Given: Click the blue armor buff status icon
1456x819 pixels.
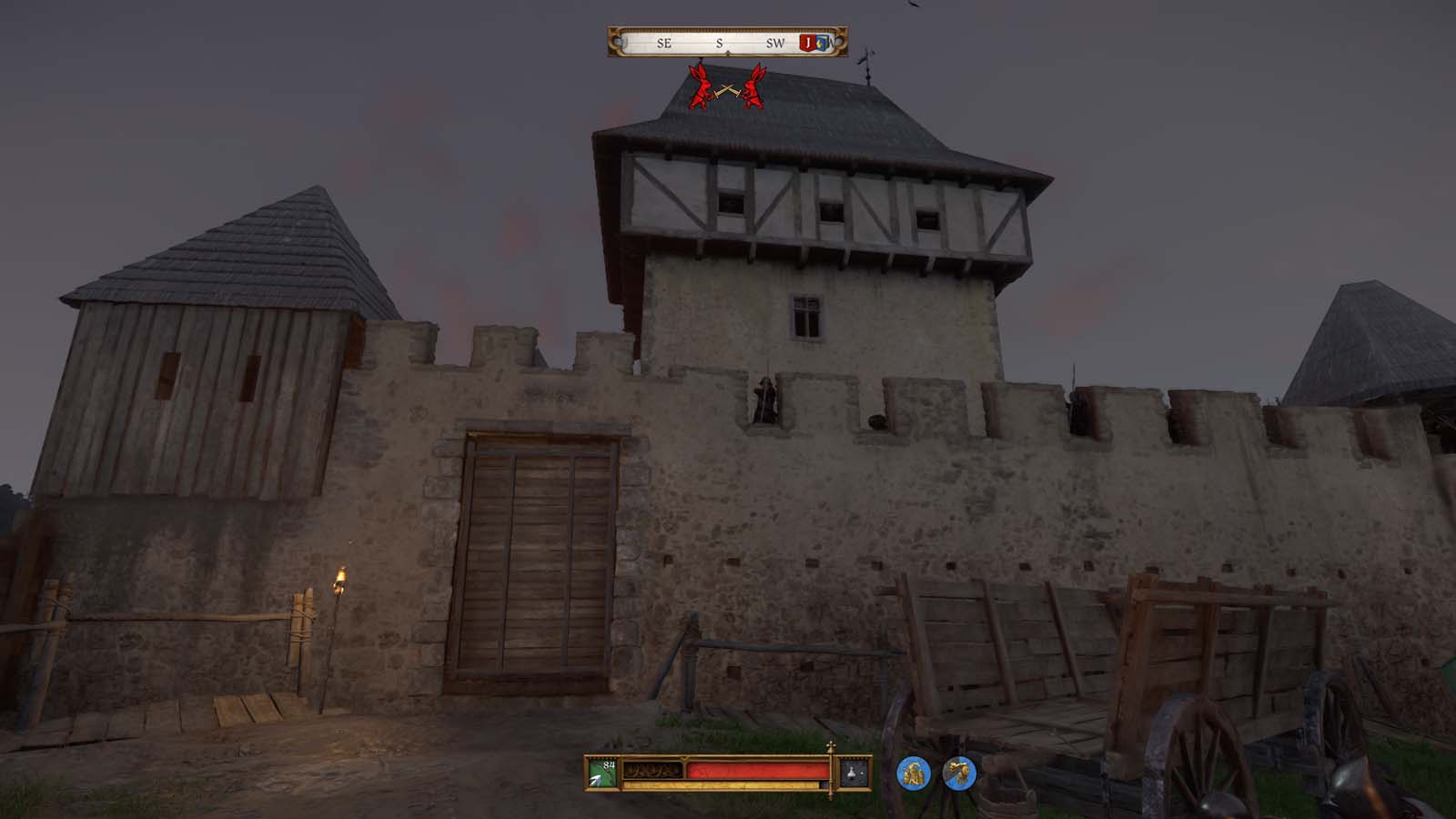Looking at the screenshot, I should pos(912,773).
